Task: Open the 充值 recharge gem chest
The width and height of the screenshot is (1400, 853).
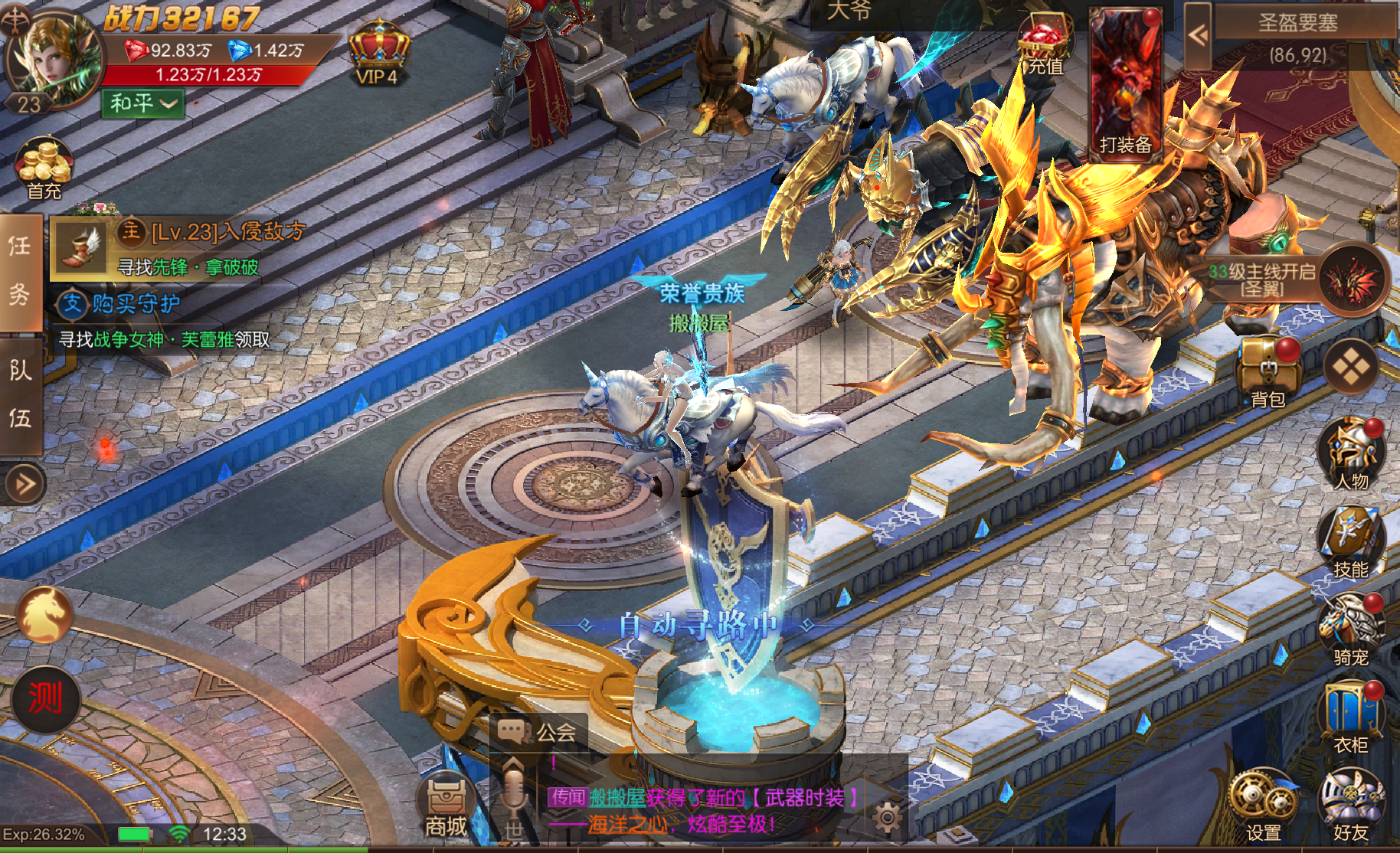Action: pos(1044,46)
